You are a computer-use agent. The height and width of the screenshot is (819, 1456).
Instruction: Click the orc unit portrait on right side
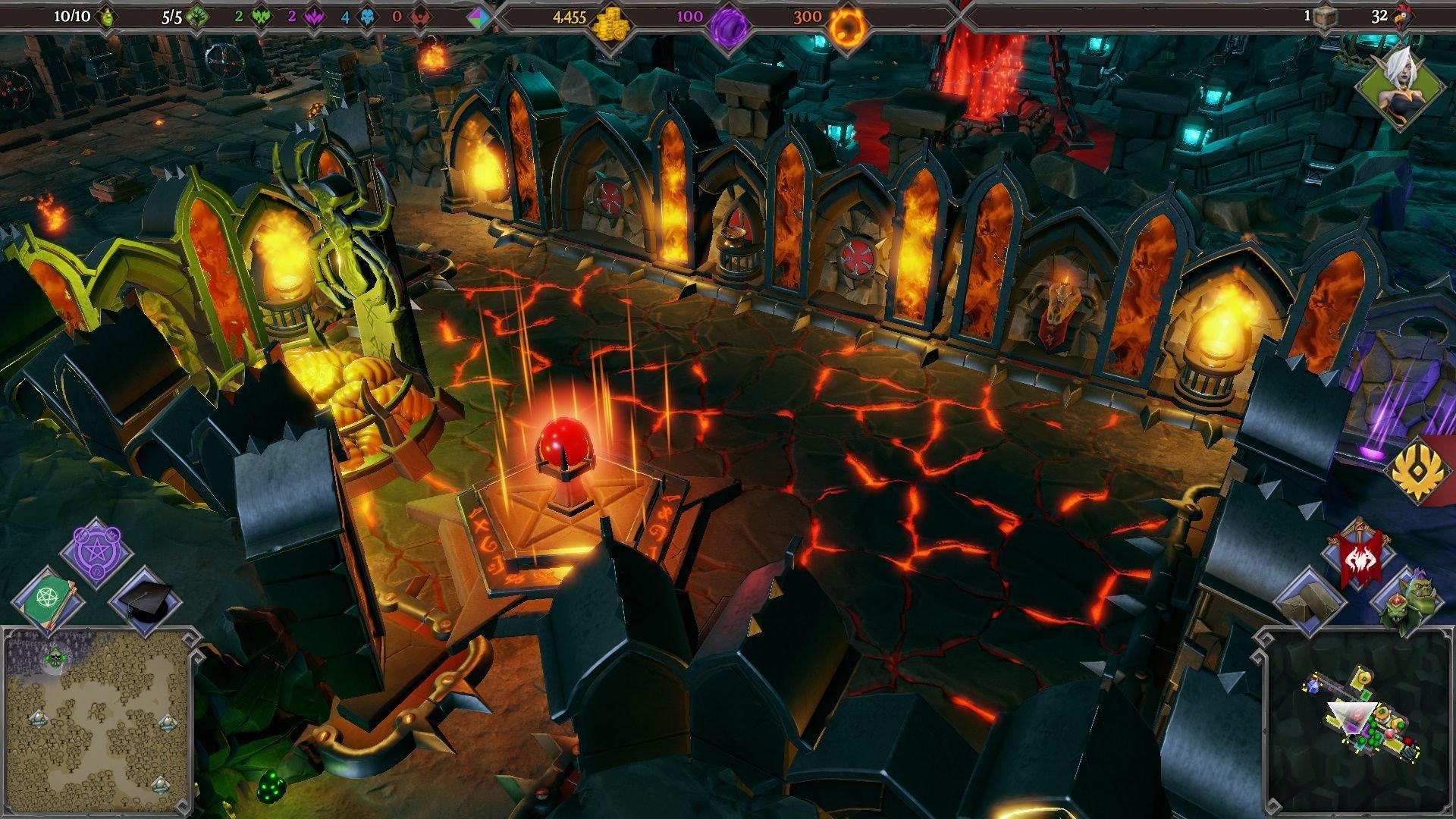tap(1422, 597)
